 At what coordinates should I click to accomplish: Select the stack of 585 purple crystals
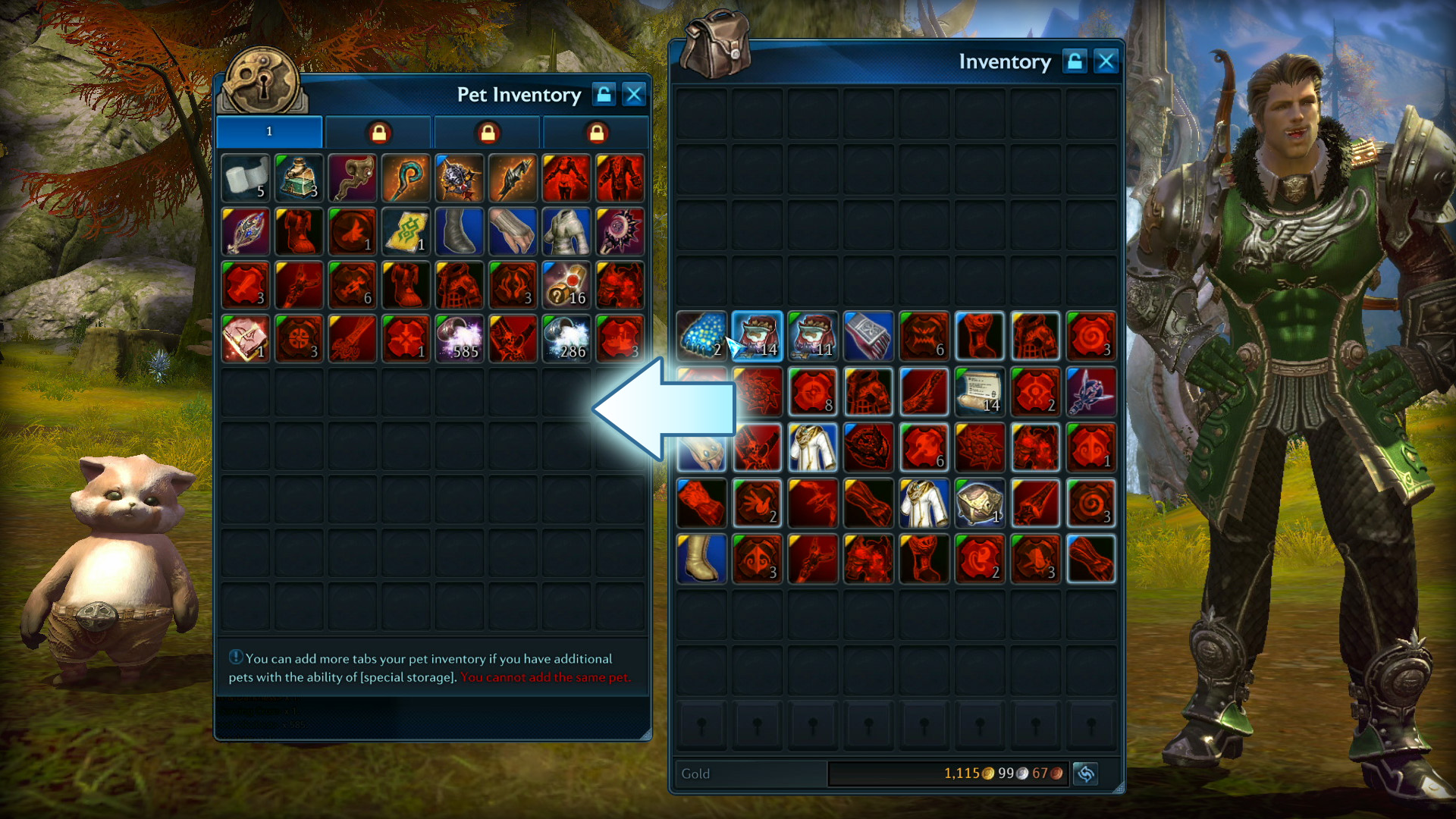[460, 338]
